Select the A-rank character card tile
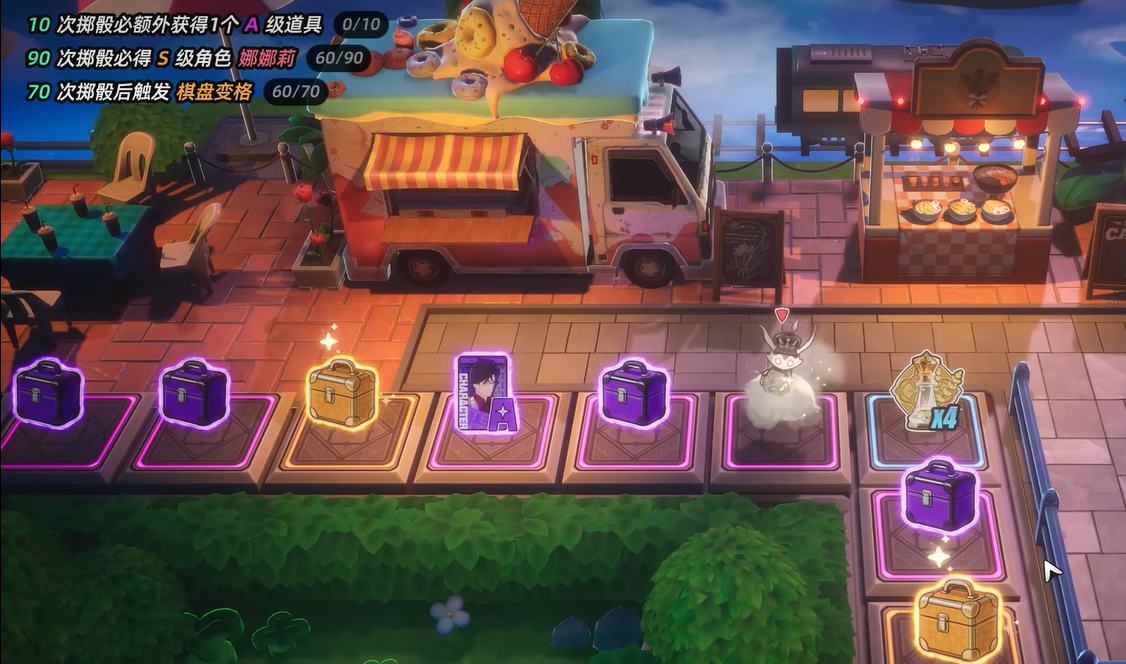The height and width of the screenshot is (664, 1126). 483,394
